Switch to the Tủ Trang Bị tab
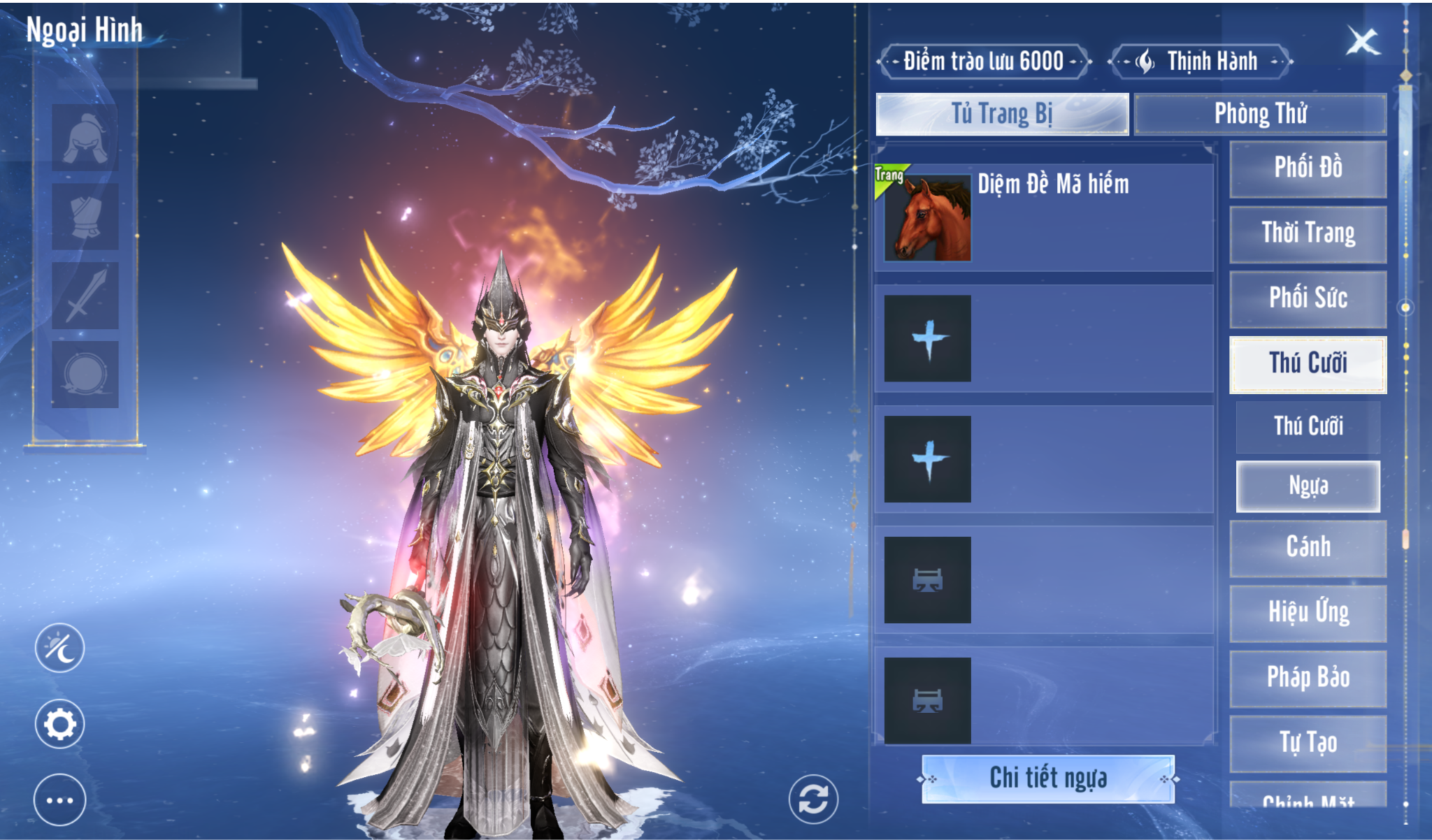1432x840 pixels. click(x=1001, y=114)
